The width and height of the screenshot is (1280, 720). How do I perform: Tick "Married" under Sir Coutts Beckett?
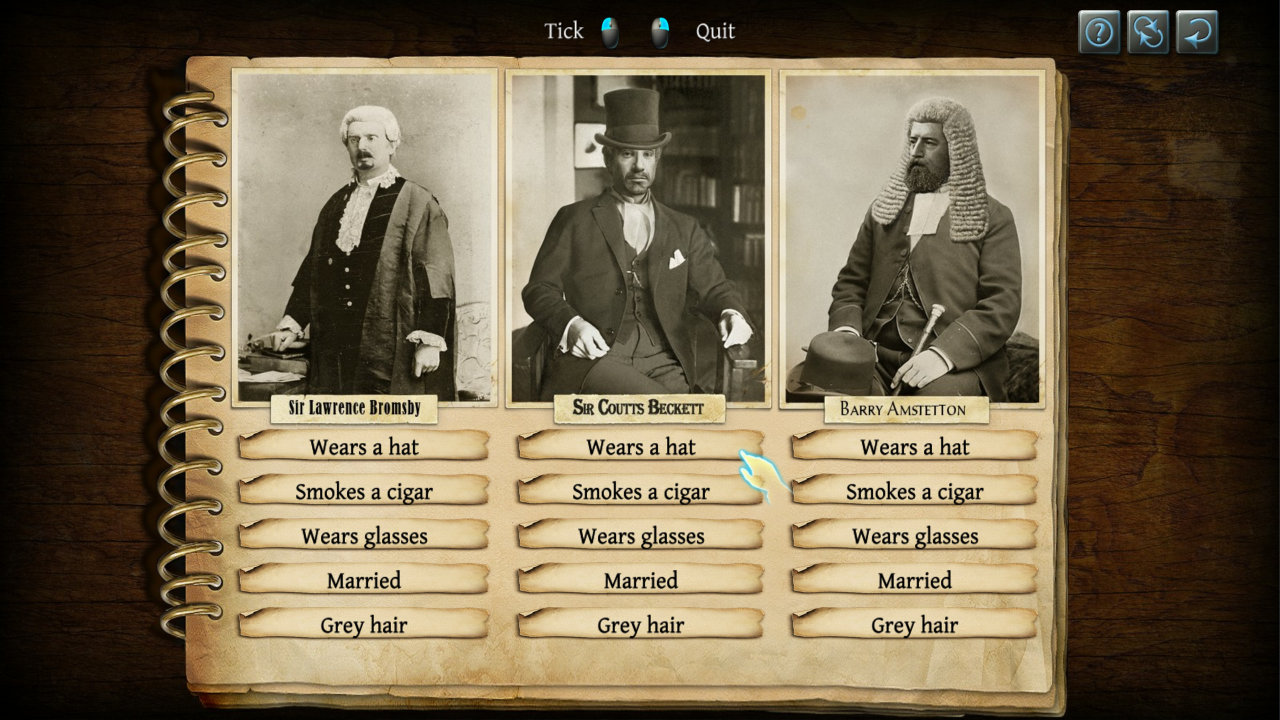pyautogui.click(x=640, y=580)
